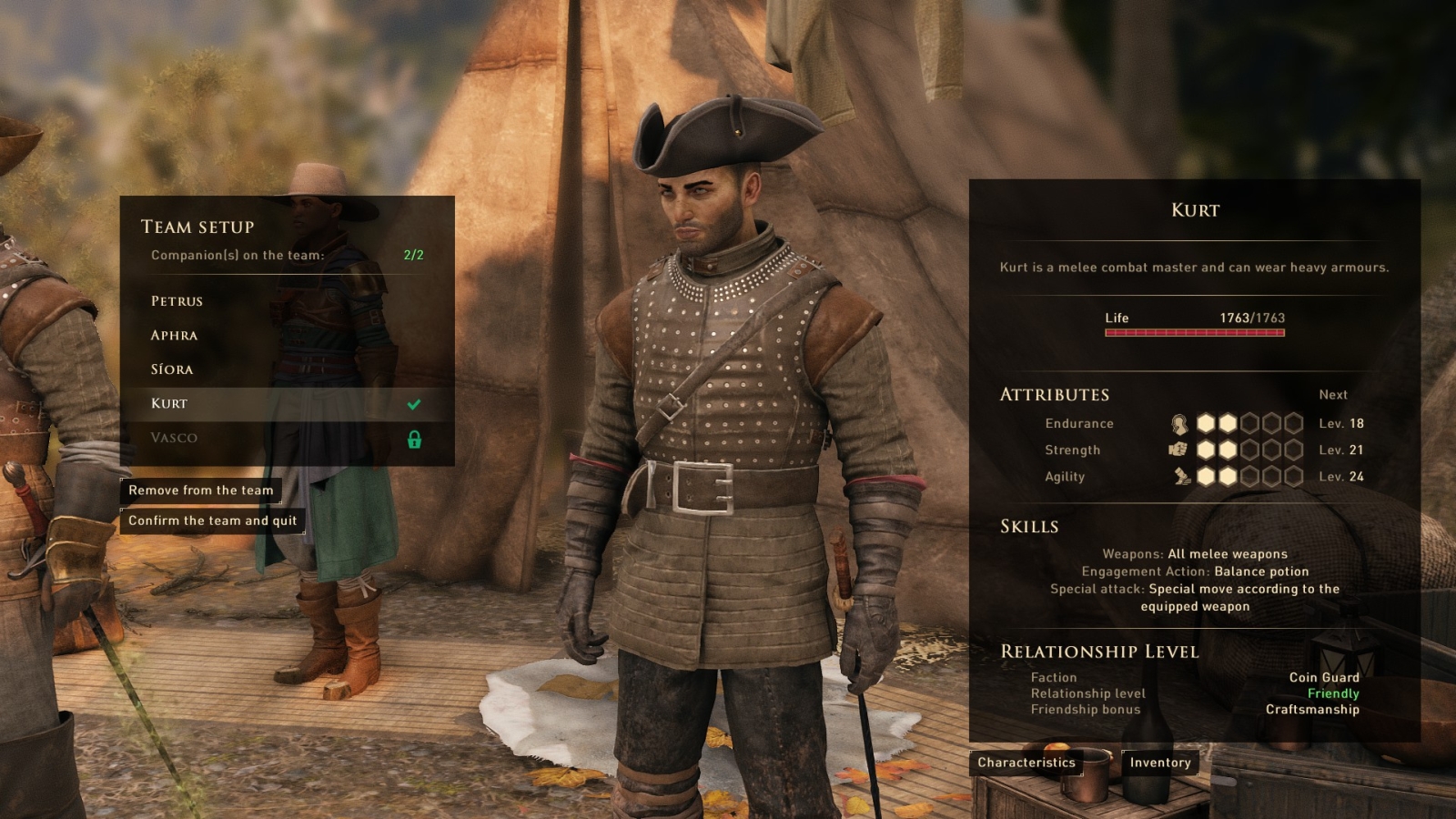
Task: Open Kurt's Characteristics
Action: click(1026, 763)
